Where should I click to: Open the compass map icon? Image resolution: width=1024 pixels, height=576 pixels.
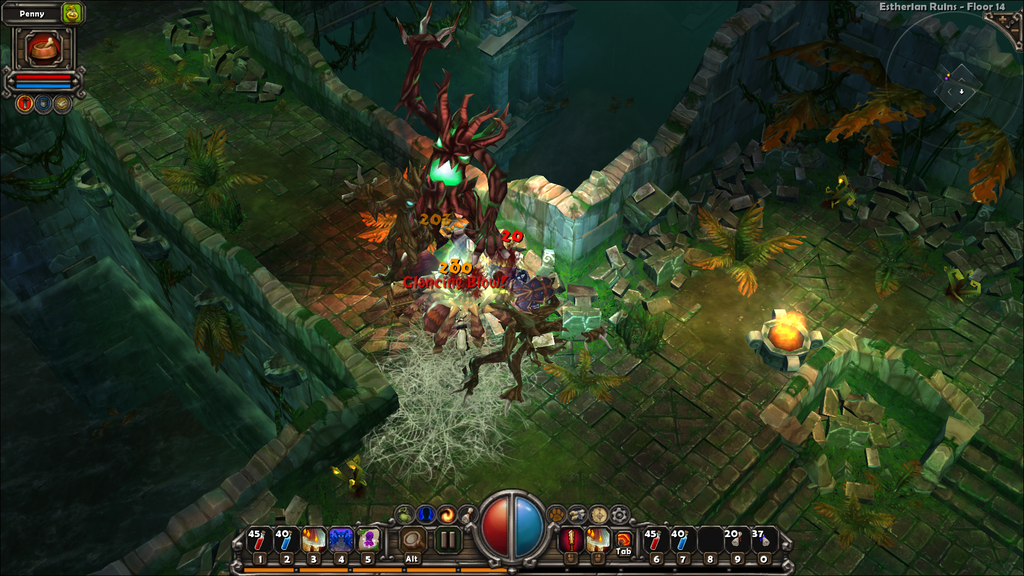point(598,514)
